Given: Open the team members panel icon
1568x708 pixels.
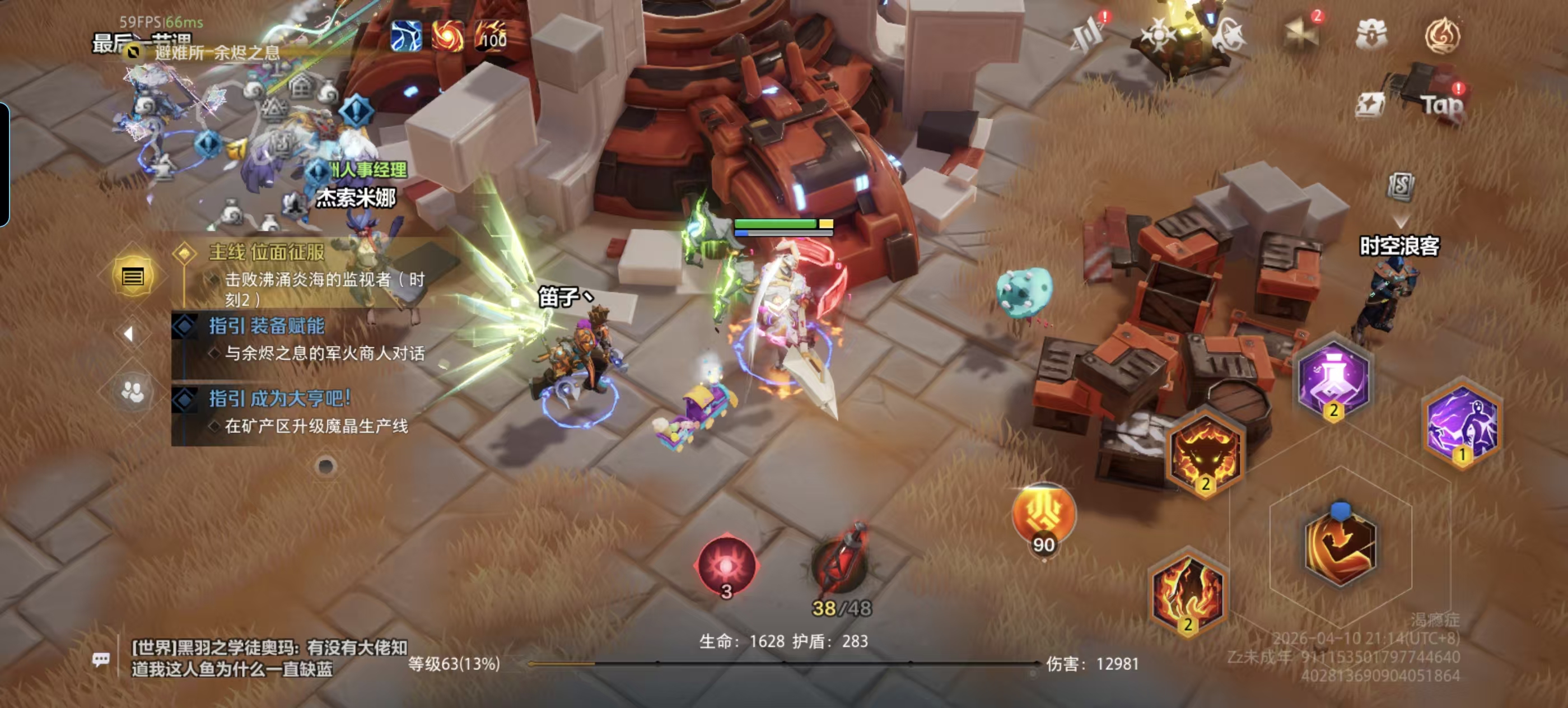Looking at the screenshot, I should coord(133,392).
